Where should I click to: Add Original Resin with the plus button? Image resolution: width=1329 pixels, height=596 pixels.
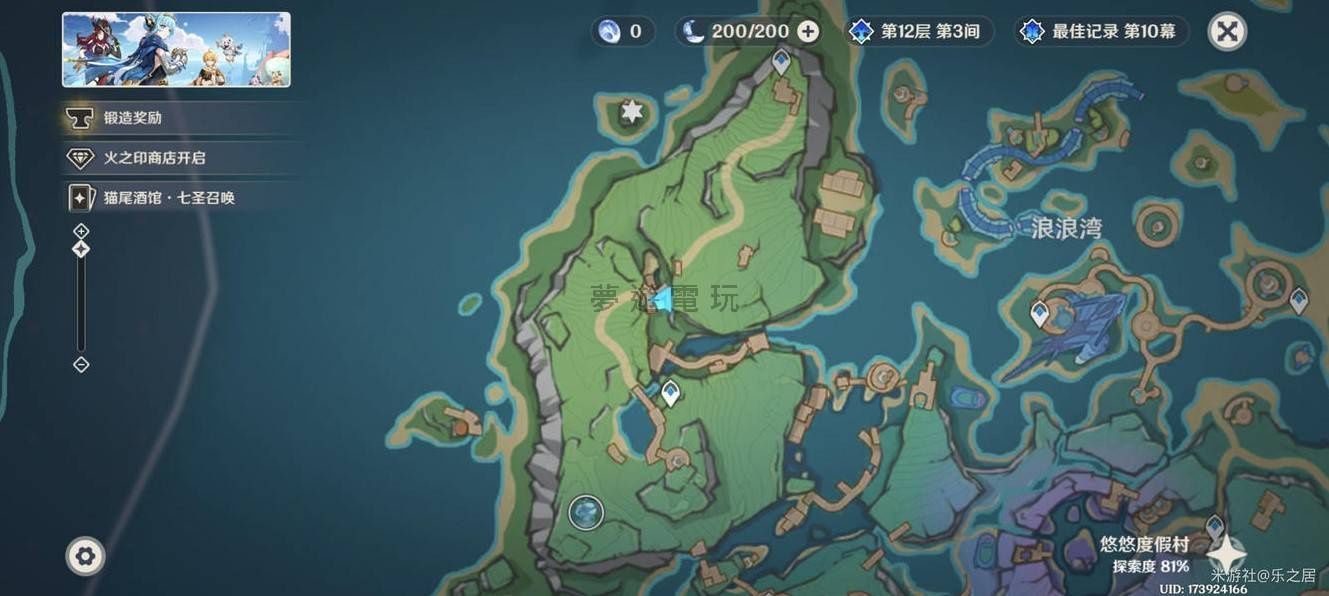(x=808, y=32)
